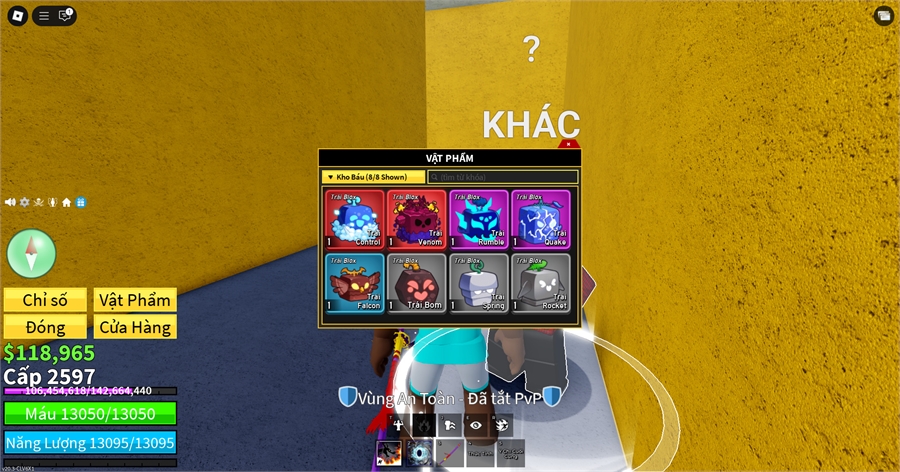Open the Kho Báu filter dropdown
This screenshot has width=900, height=472.
(x=372, y=177)
